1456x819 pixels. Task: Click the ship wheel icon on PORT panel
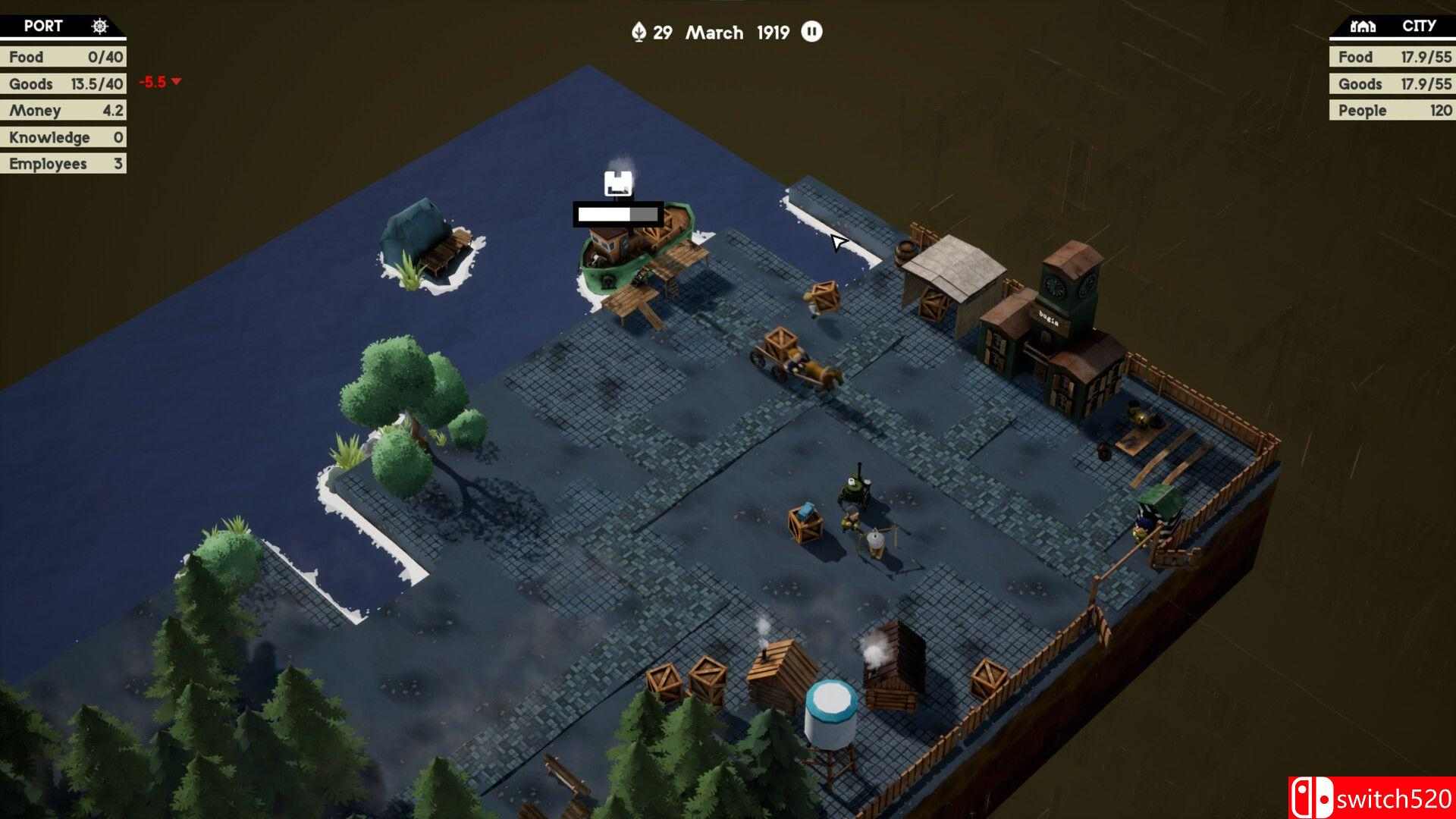98,25
